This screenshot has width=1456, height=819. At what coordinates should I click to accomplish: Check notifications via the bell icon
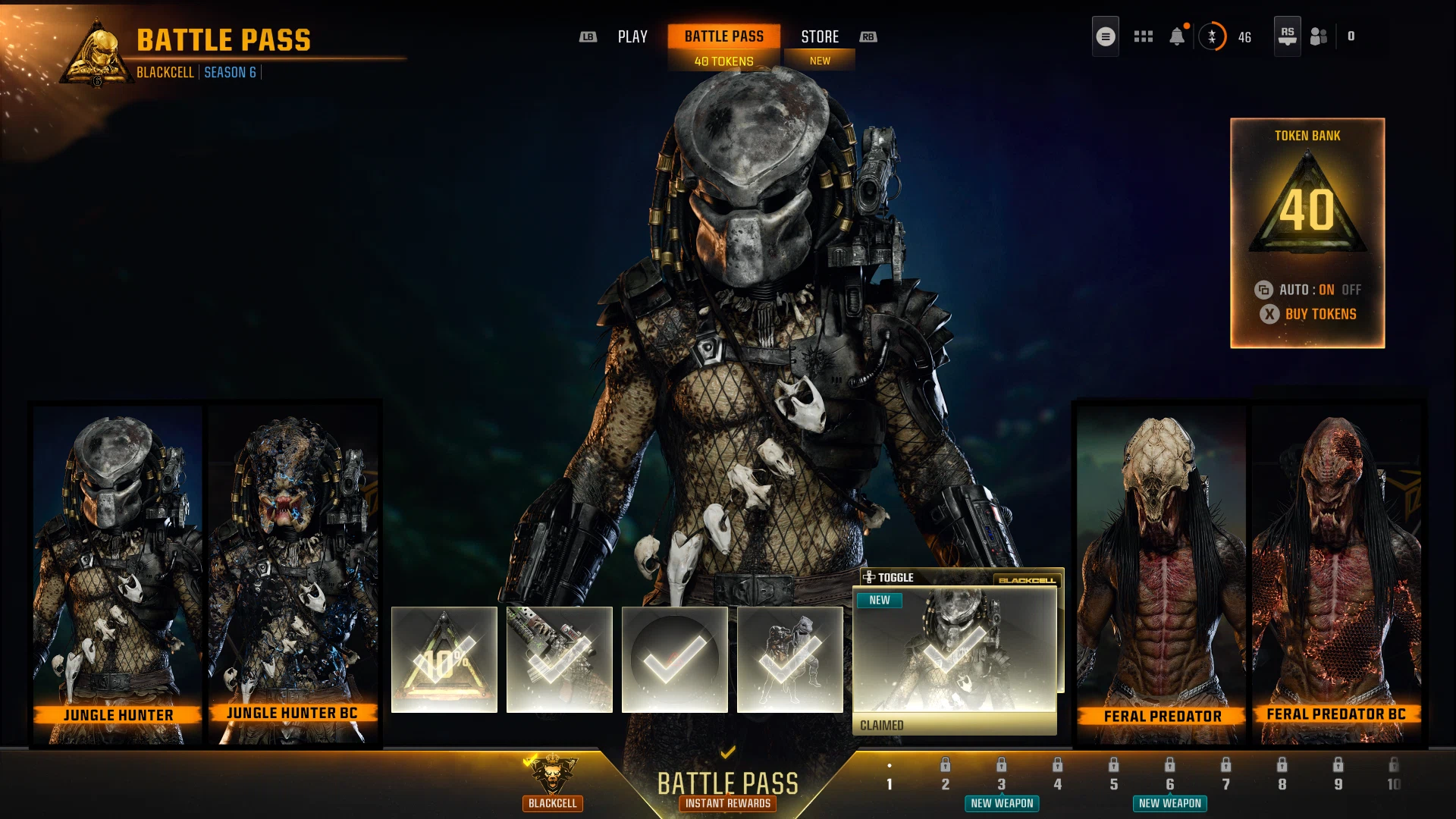click(x=1178, y=36)
